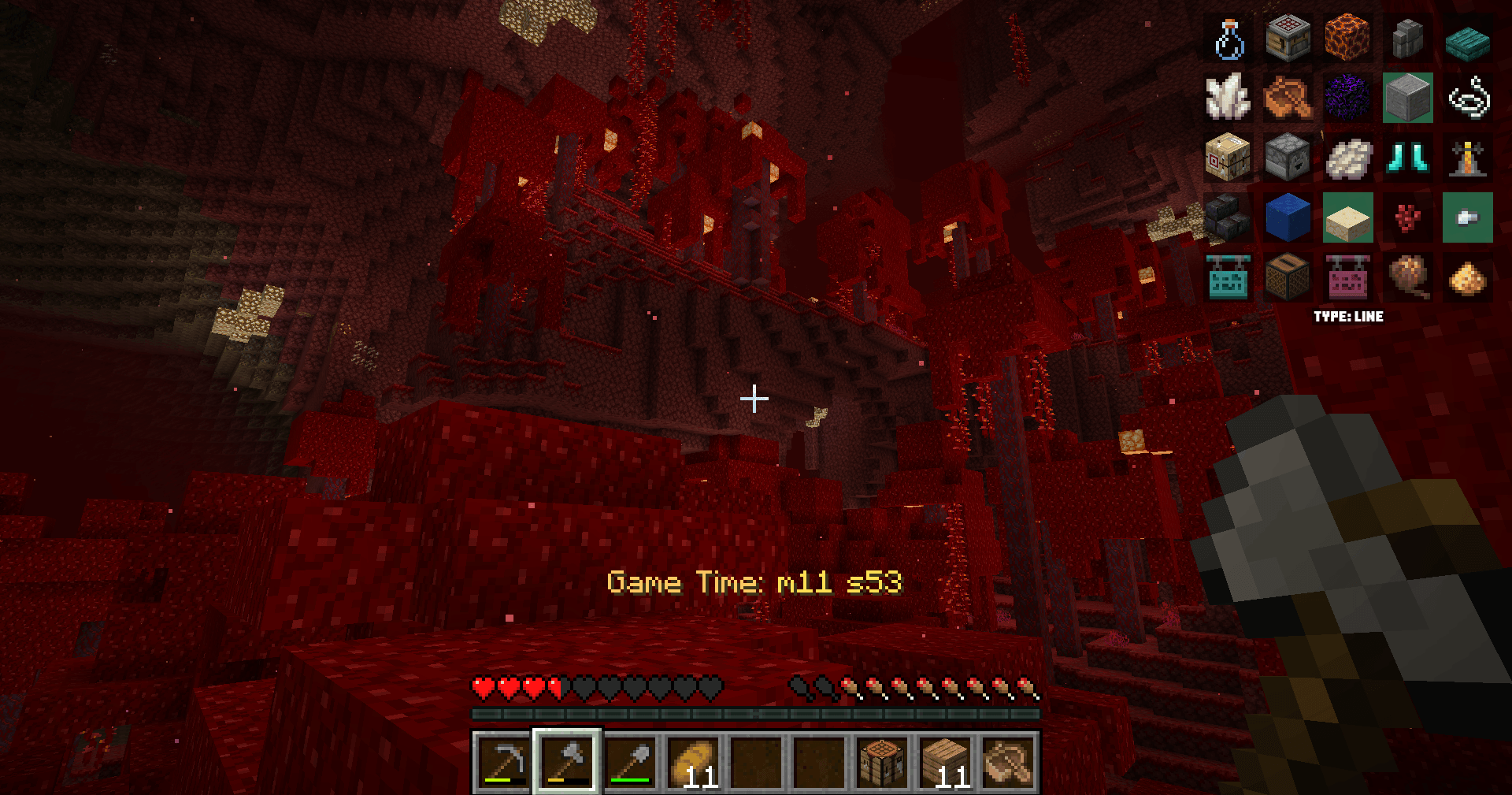Image resolution: width=1512 pixels, height=795 pixels.
Task: Click the diamond boots icon
Action: [x=1406, y=158]
